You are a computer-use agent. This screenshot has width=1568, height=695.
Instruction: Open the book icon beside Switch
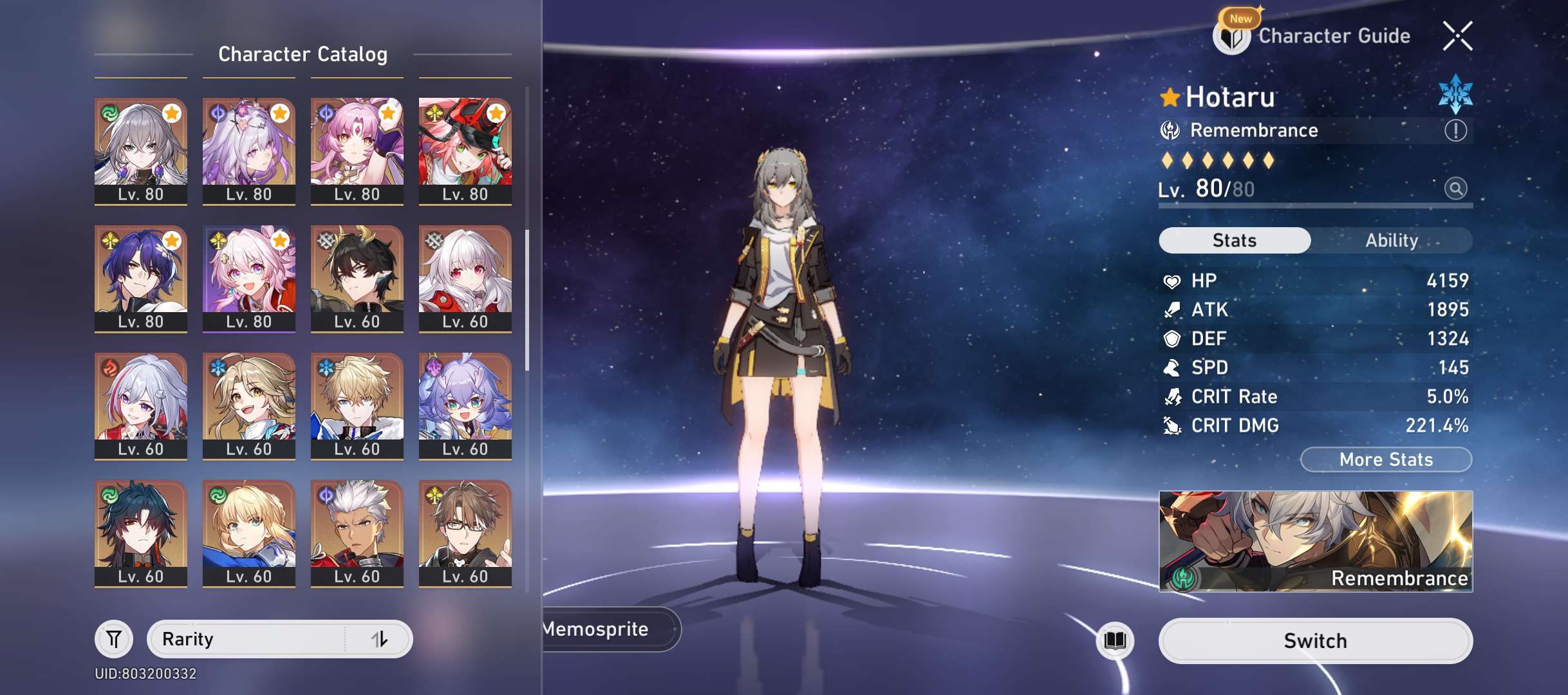[x=1115, y=640]
